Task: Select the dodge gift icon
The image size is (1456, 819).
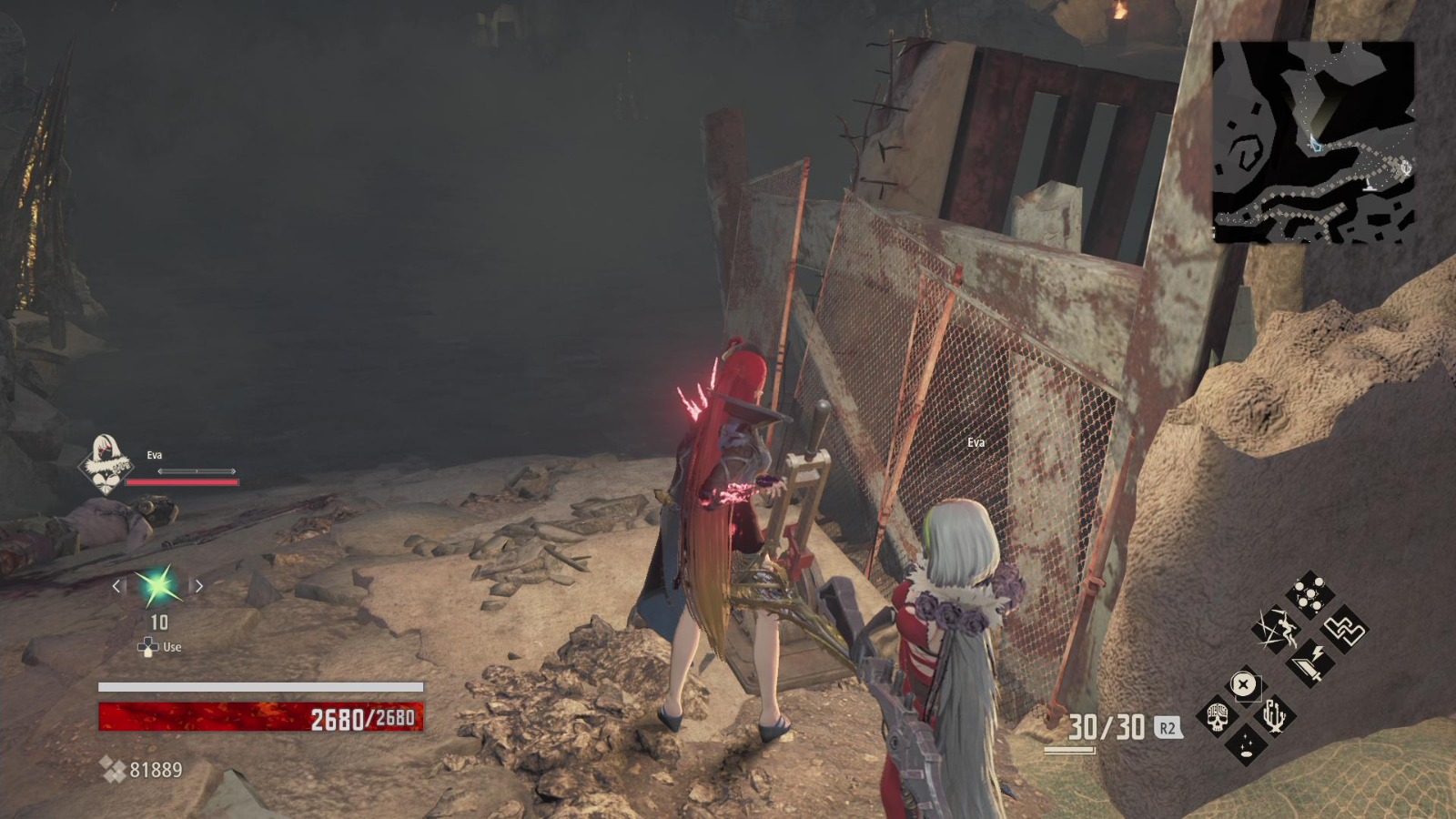Action: [x=1276, y=630]
